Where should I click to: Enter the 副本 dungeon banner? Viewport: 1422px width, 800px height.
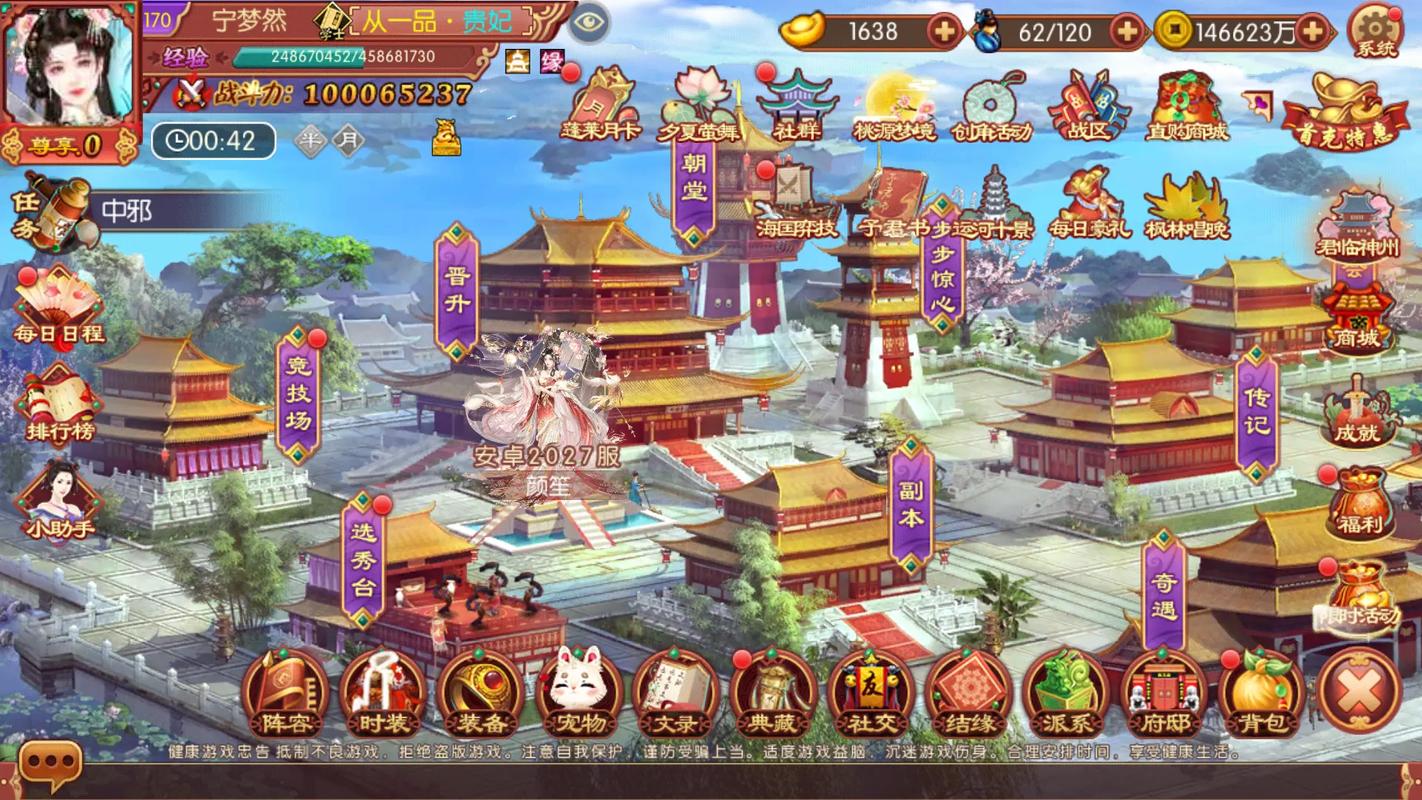[x=911, y=506]
